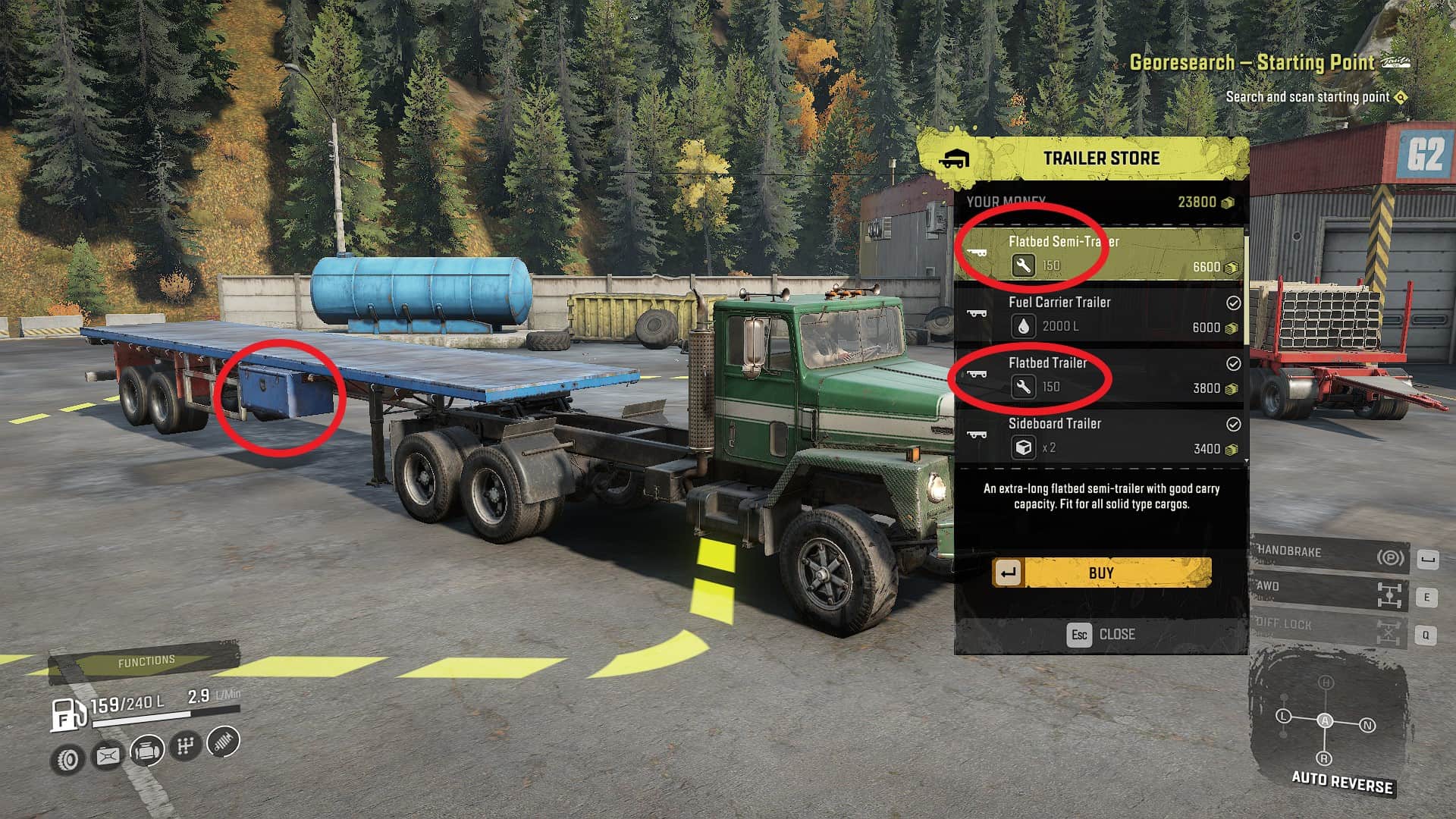
Task: Click the gearbox status icon
Action: (185, 746)
